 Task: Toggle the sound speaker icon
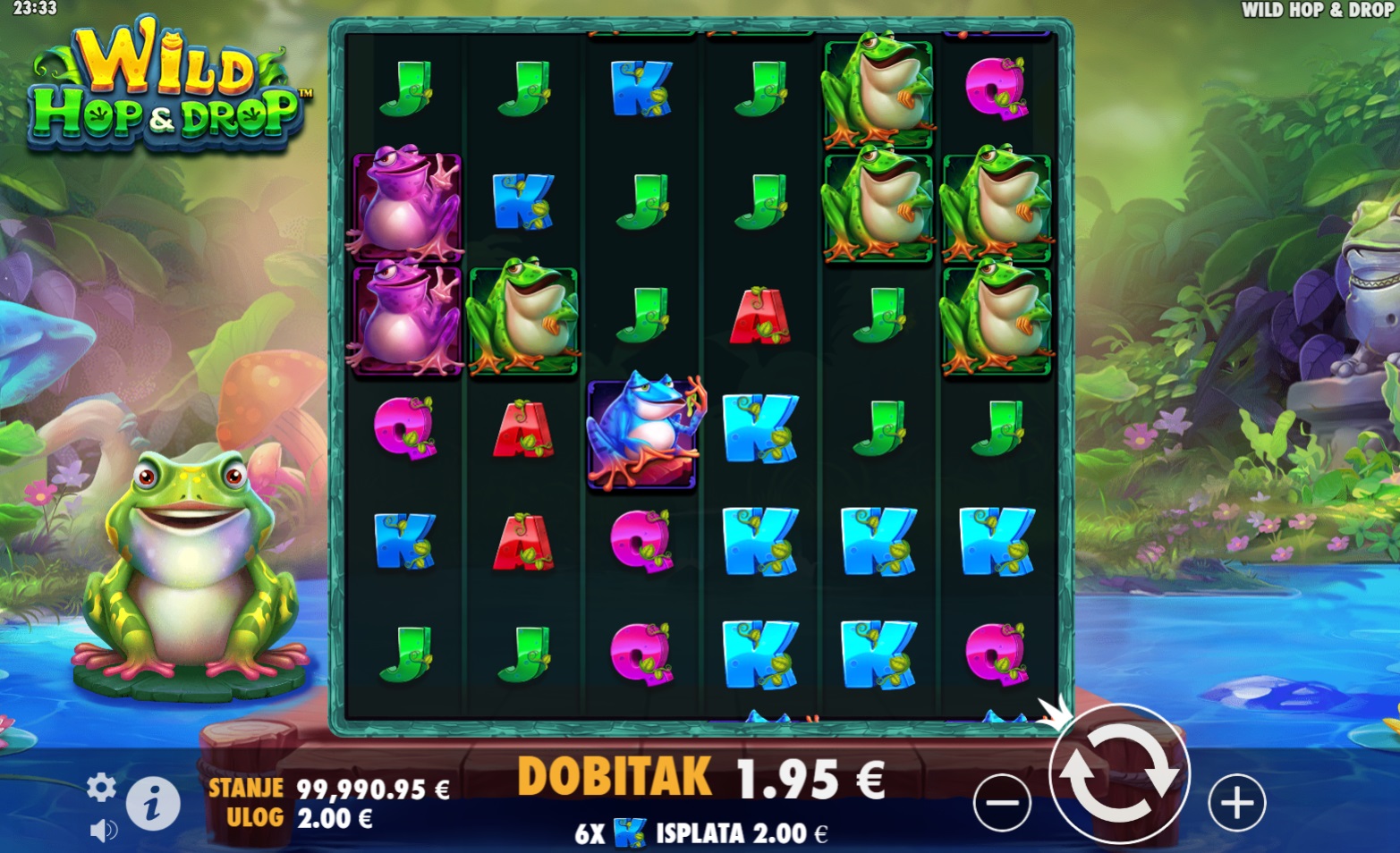pyautogui.click(x=103, y=831)
